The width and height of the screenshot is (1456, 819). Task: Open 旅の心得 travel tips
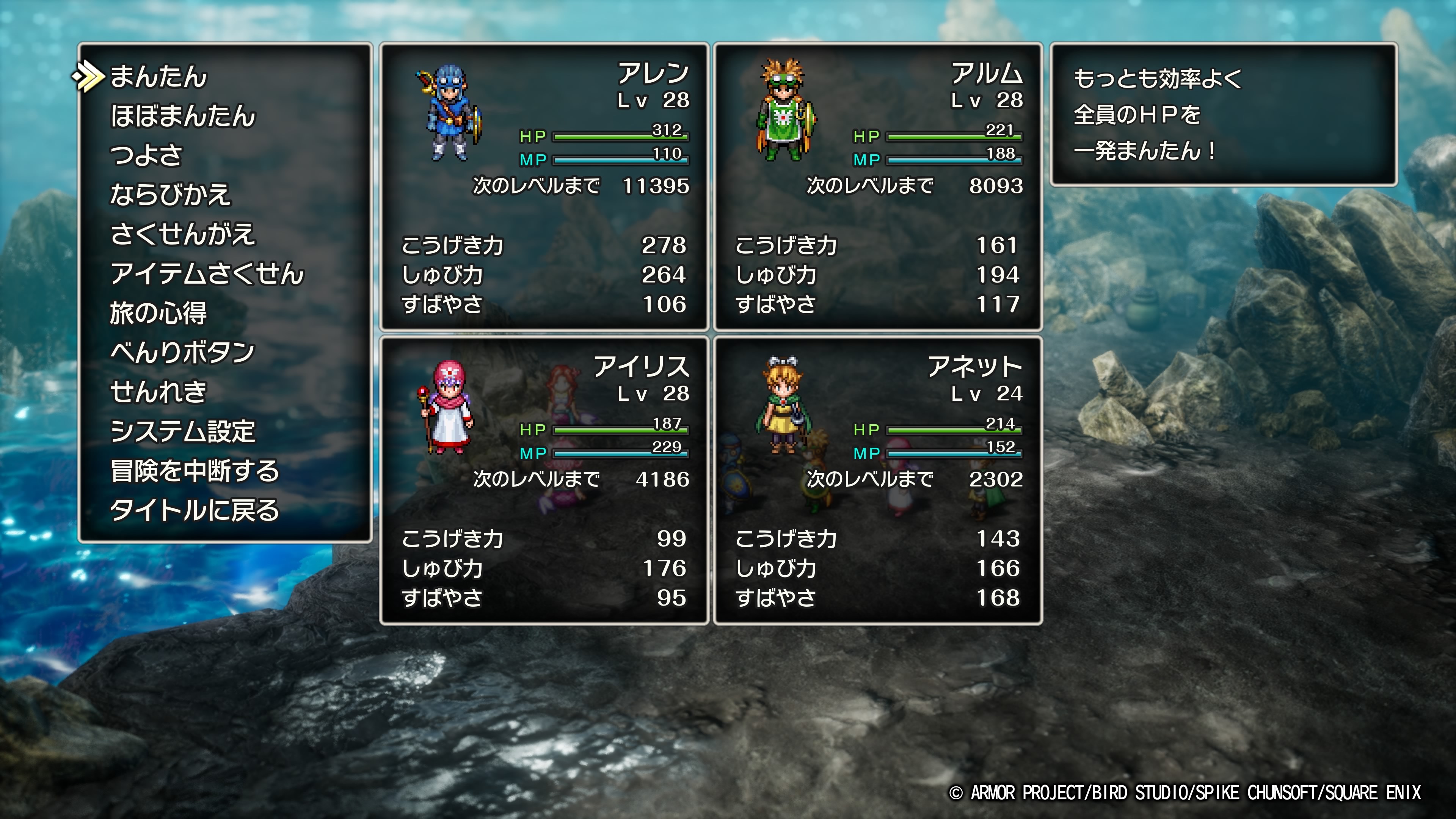[x=158, y=313]
